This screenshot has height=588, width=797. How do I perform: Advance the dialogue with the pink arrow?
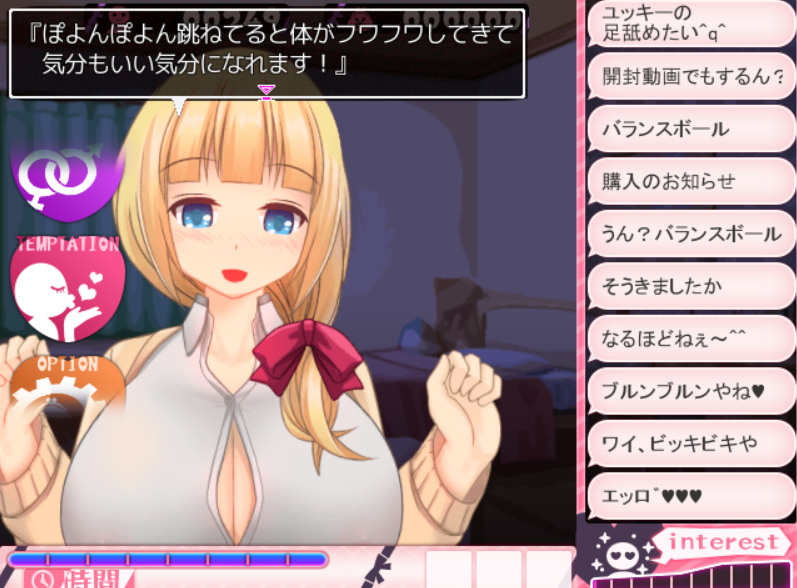pos(266,91)
